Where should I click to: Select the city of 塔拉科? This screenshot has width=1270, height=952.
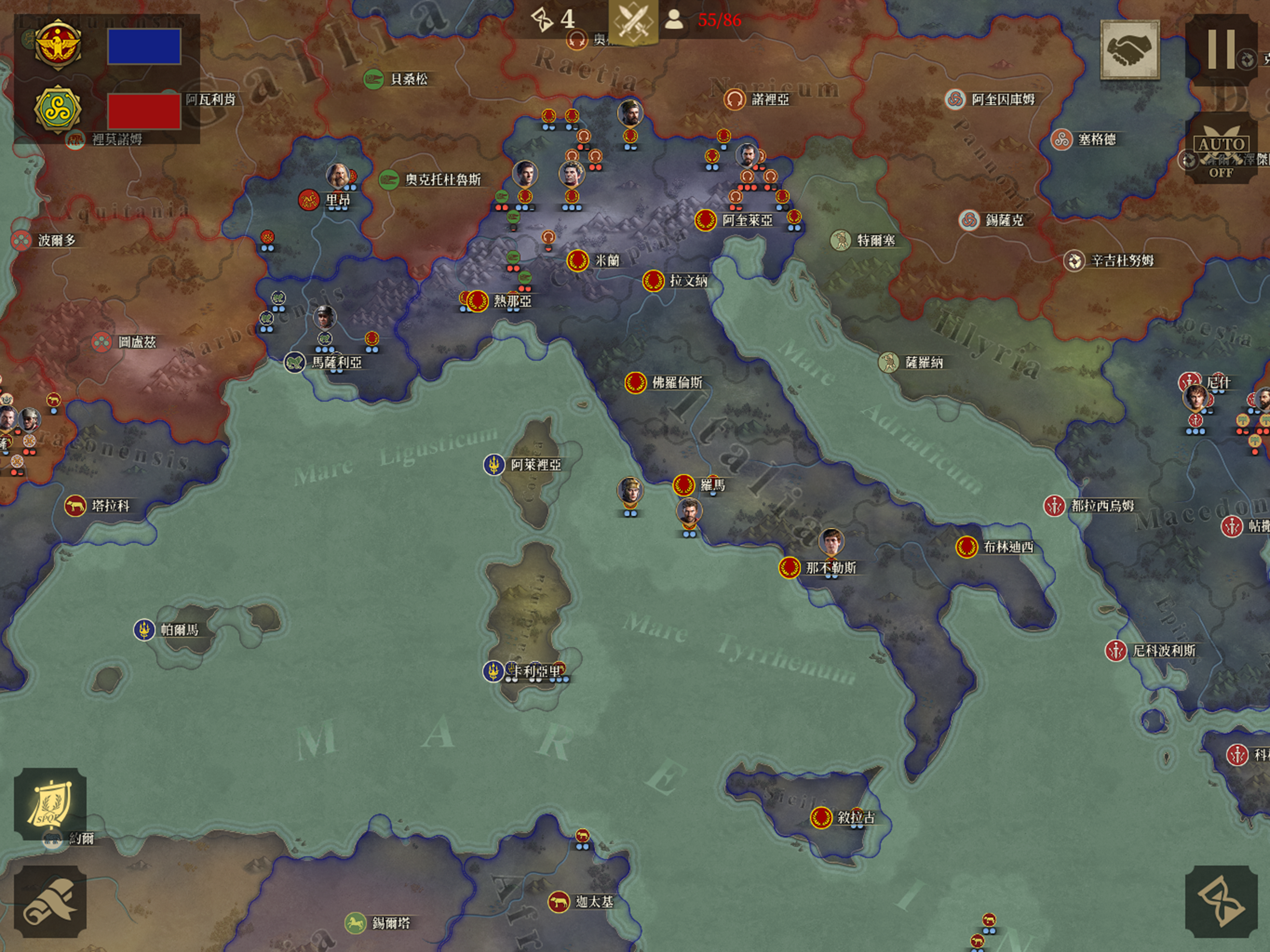(x=75, y=506)
